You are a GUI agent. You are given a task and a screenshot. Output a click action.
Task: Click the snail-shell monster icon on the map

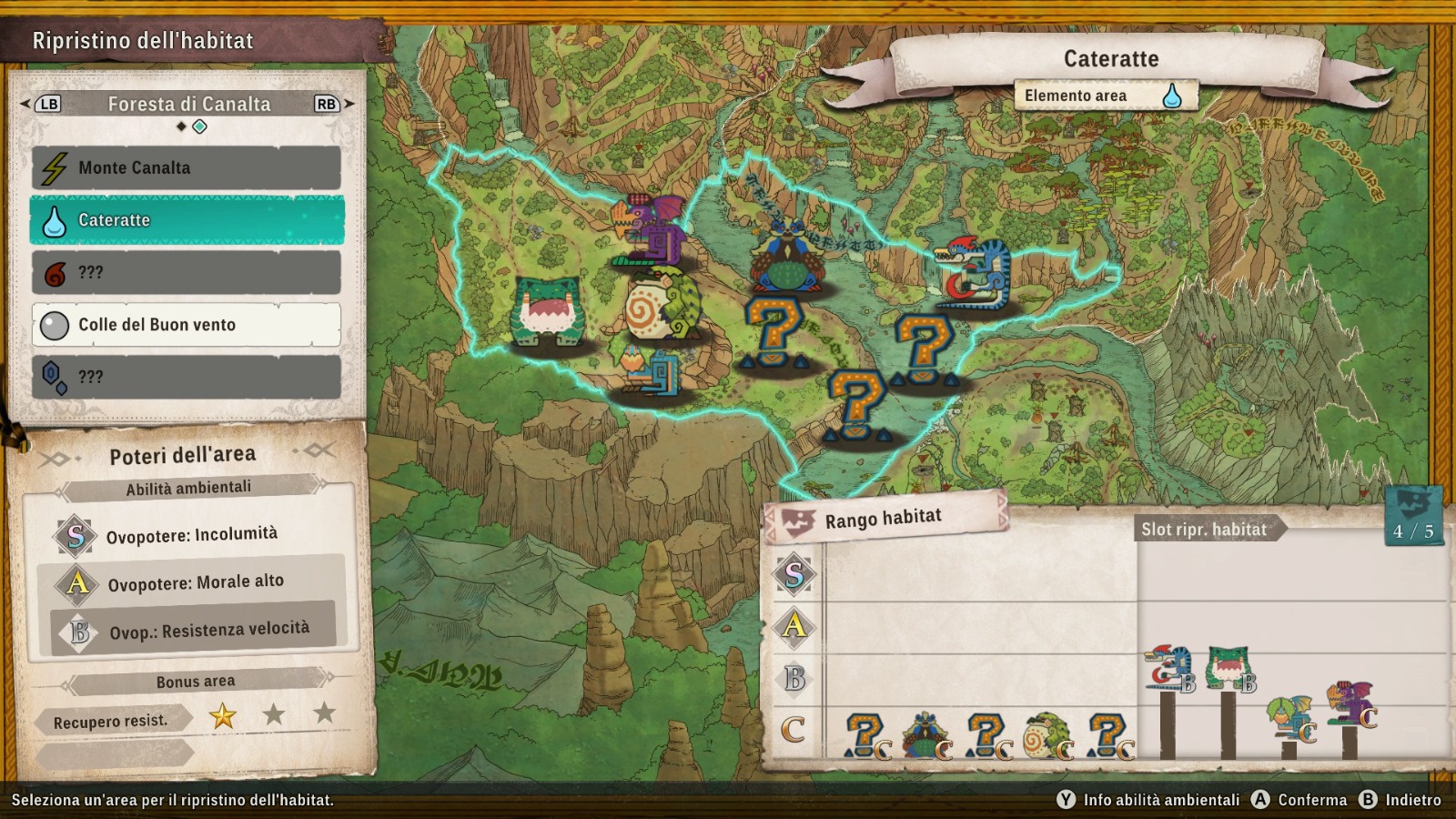click(660, 306)
